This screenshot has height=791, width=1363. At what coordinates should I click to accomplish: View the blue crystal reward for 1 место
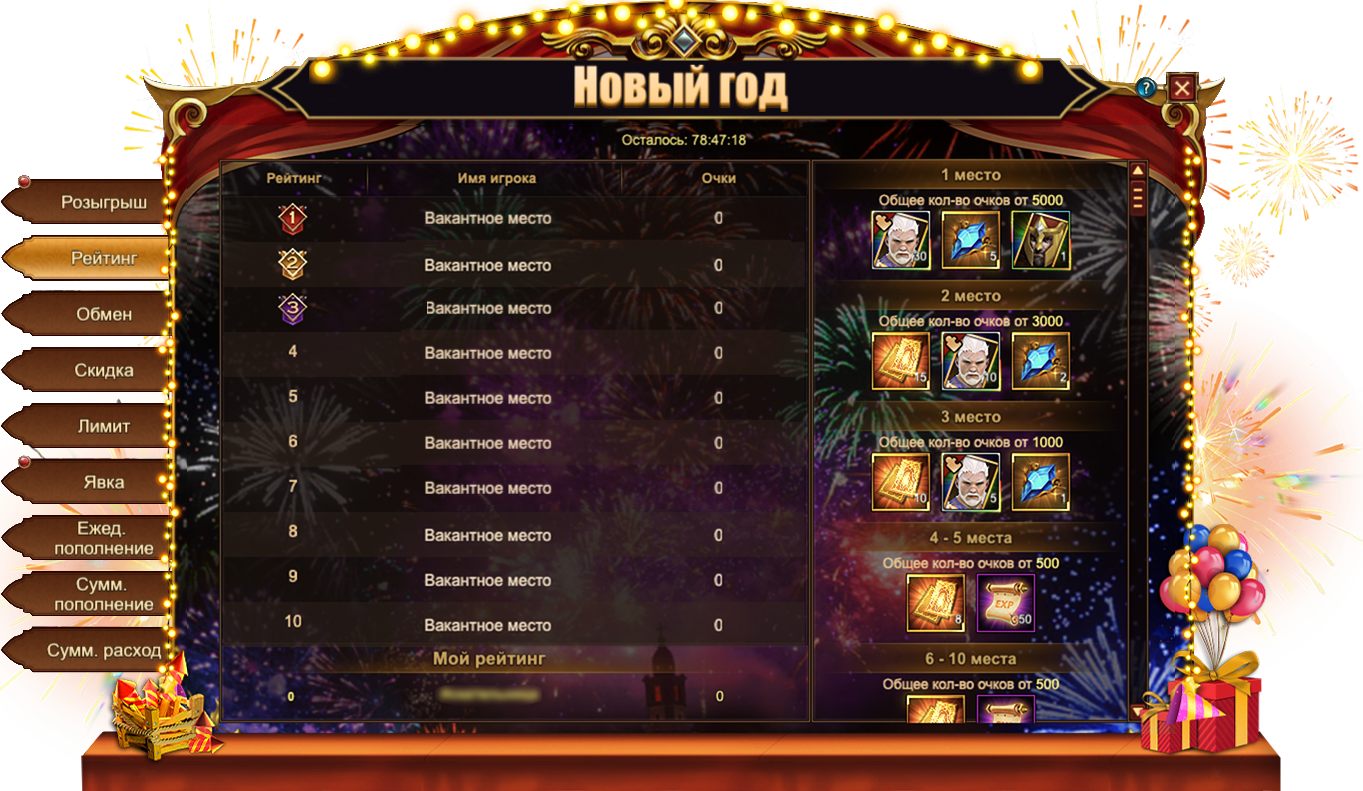(971, 240)
